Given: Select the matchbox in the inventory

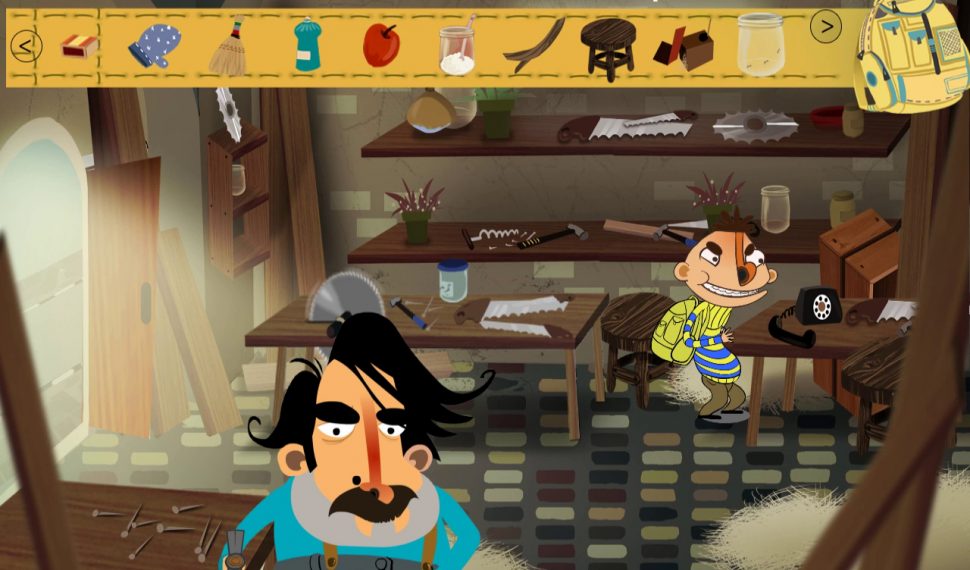Looking at the screenshot, I should tap(78, 45).
